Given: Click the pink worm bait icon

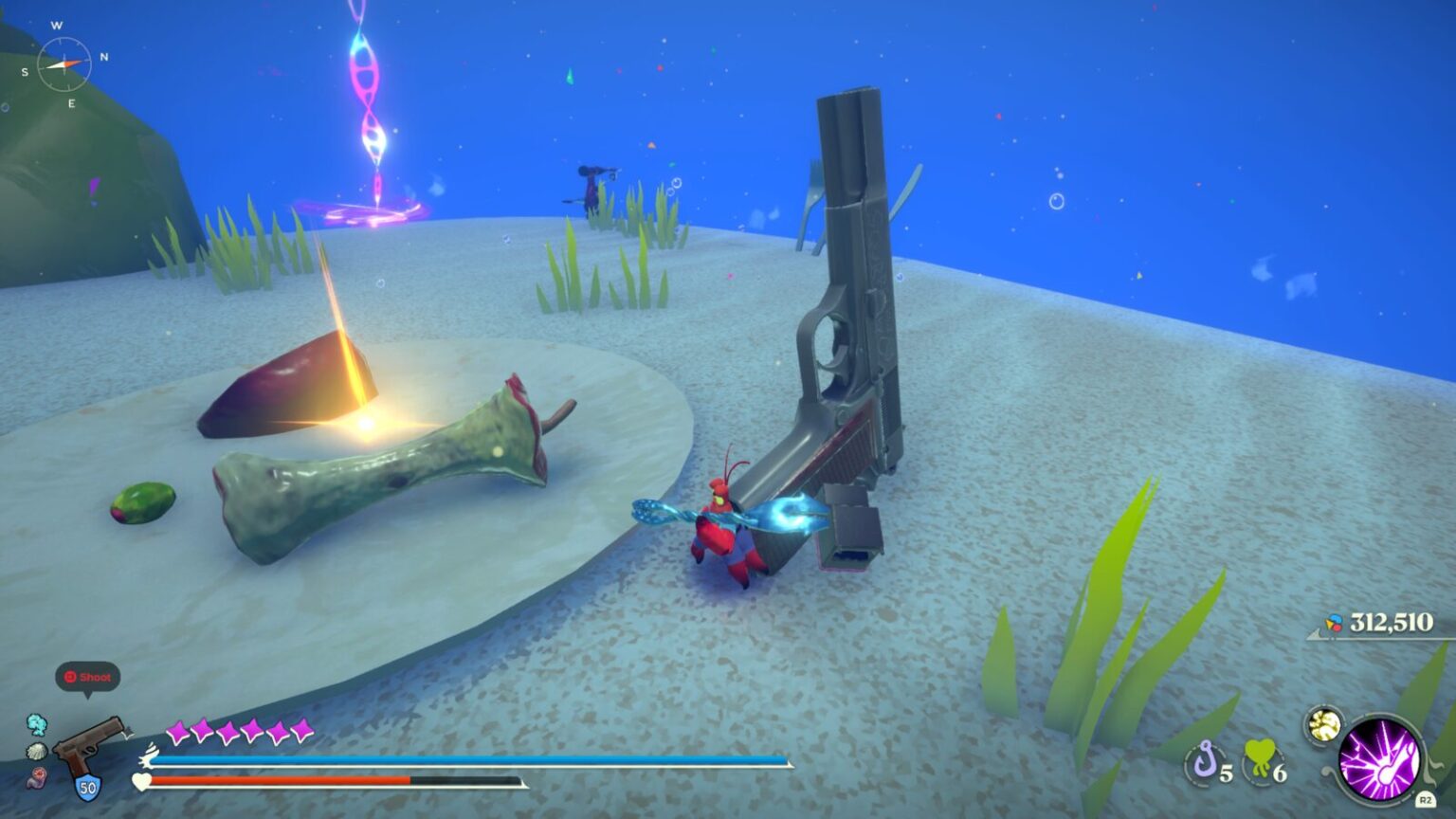Looking at the screenshot, I should tap(37, 778).
